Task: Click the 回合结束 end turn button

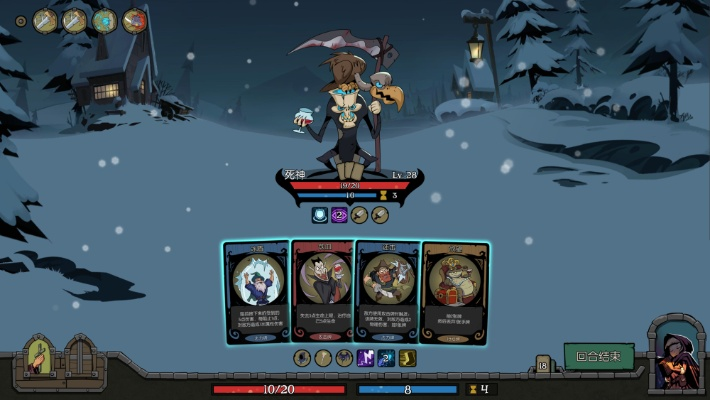Action: click(x=599, y=355)
